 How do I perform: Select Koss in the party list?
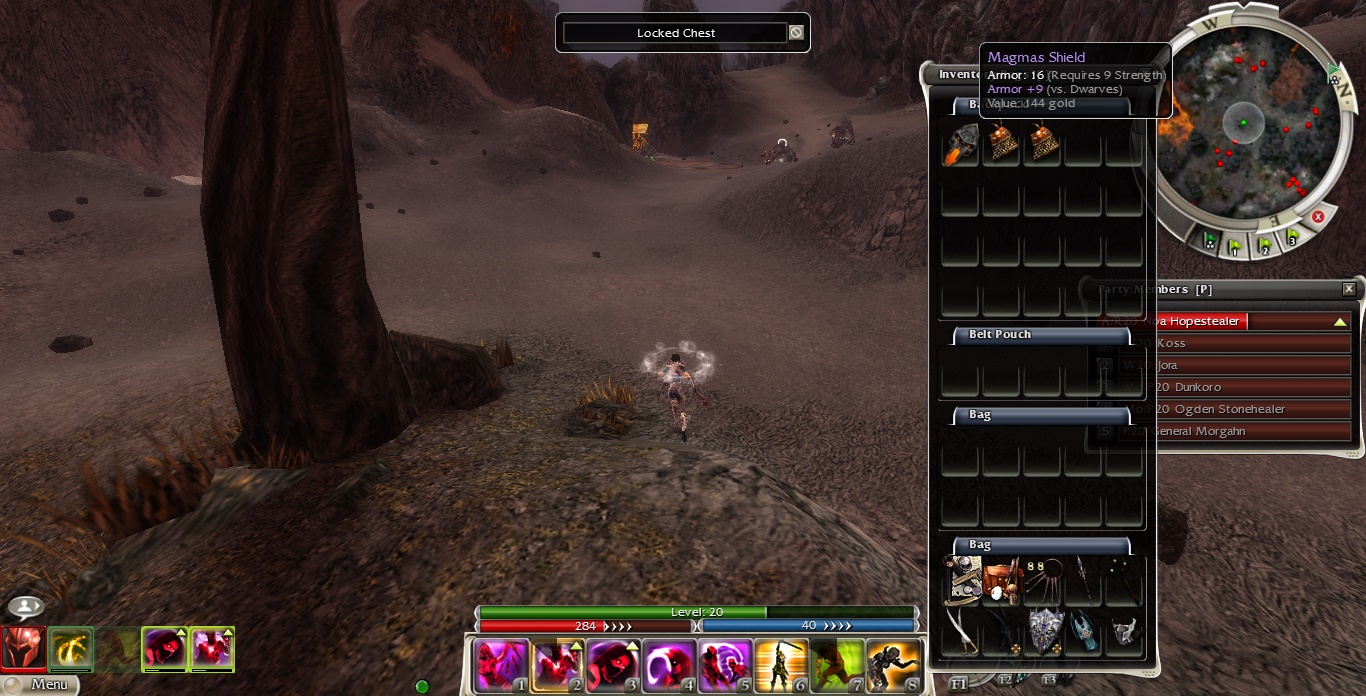[1250, 343]
